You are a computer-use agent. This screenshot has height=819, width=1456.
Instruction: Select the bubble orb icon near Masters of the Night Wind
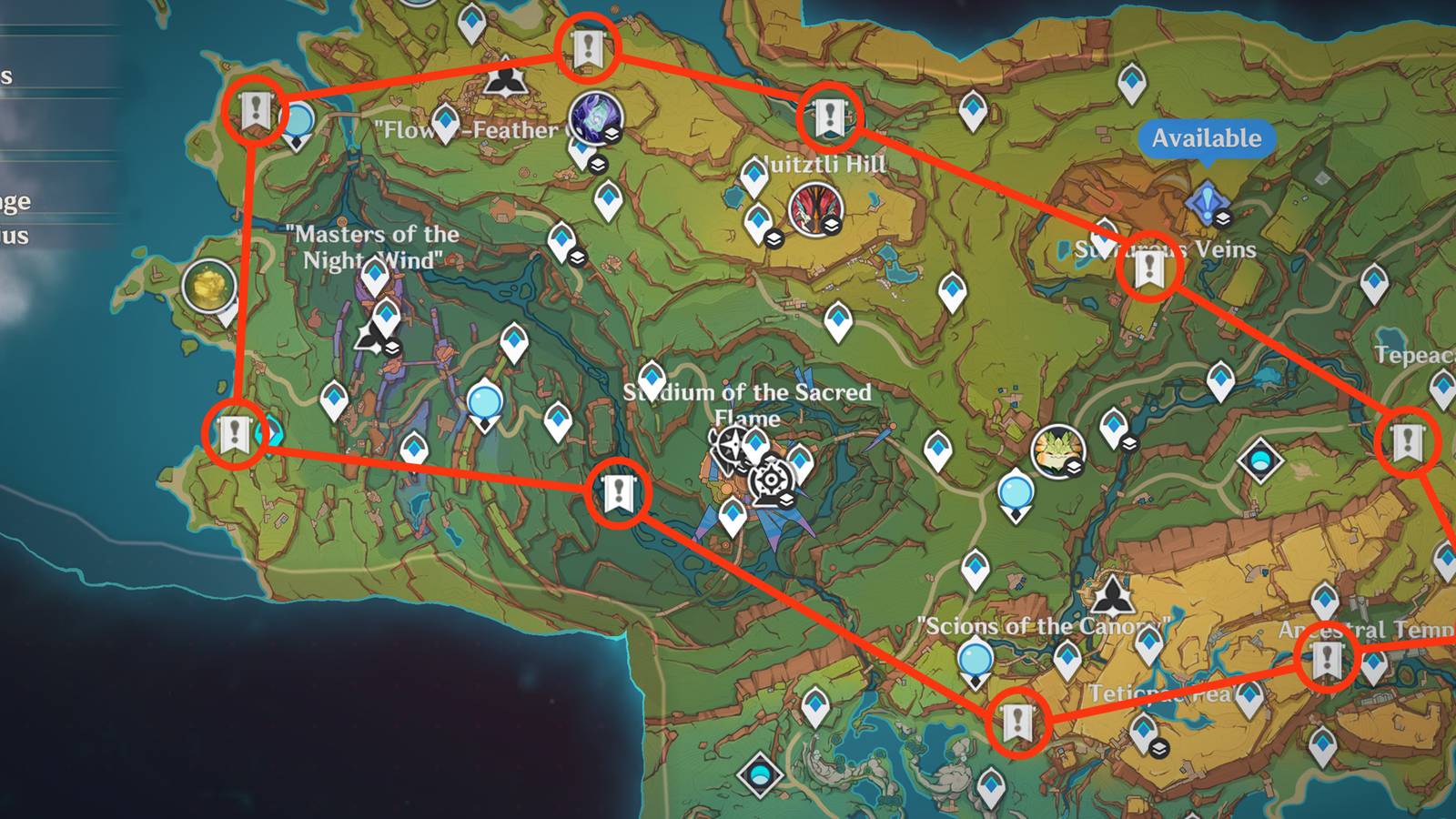point(484,401)
